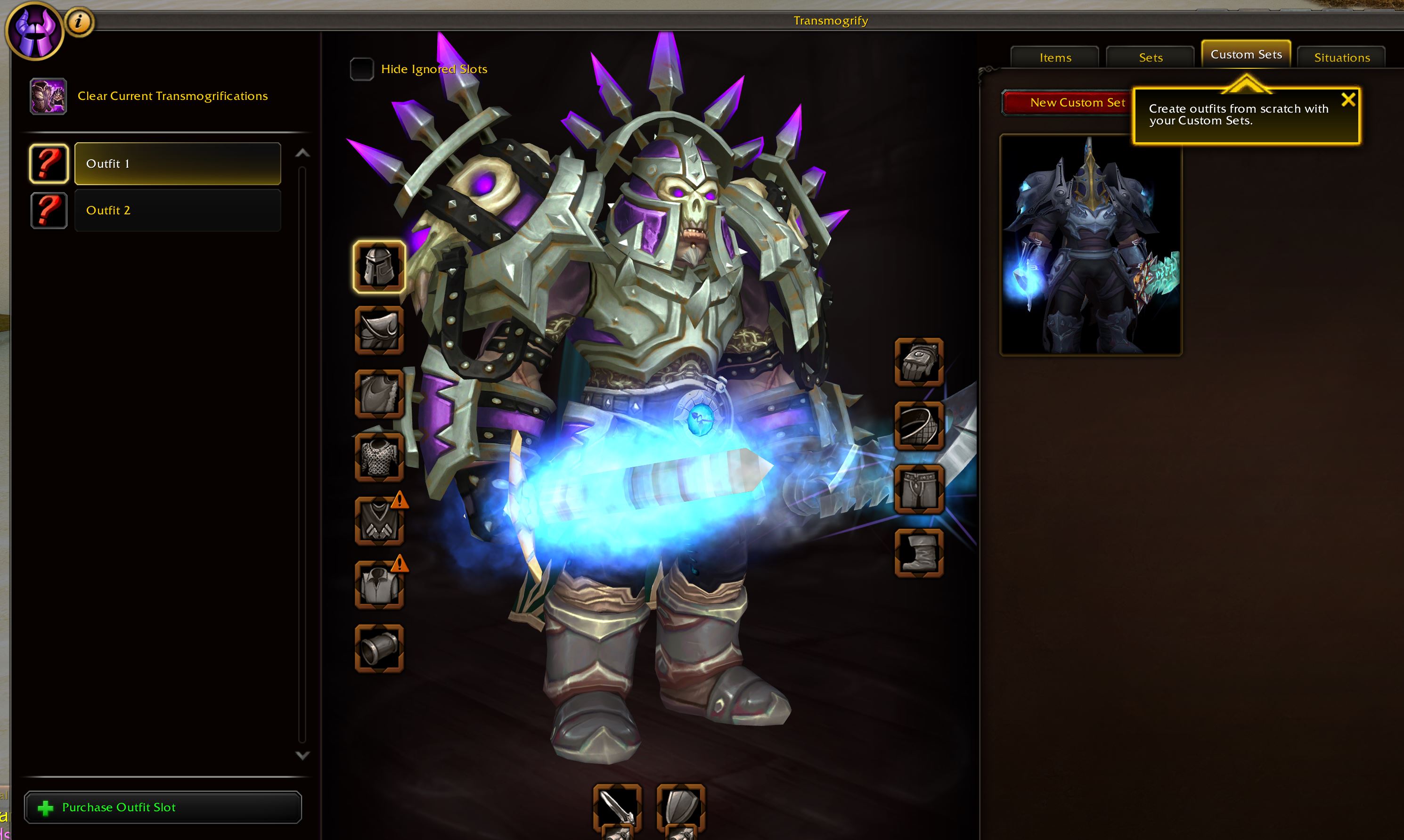Select the boots equipment slot
This screenshot has width=1404, height=840.
point(918,553)
